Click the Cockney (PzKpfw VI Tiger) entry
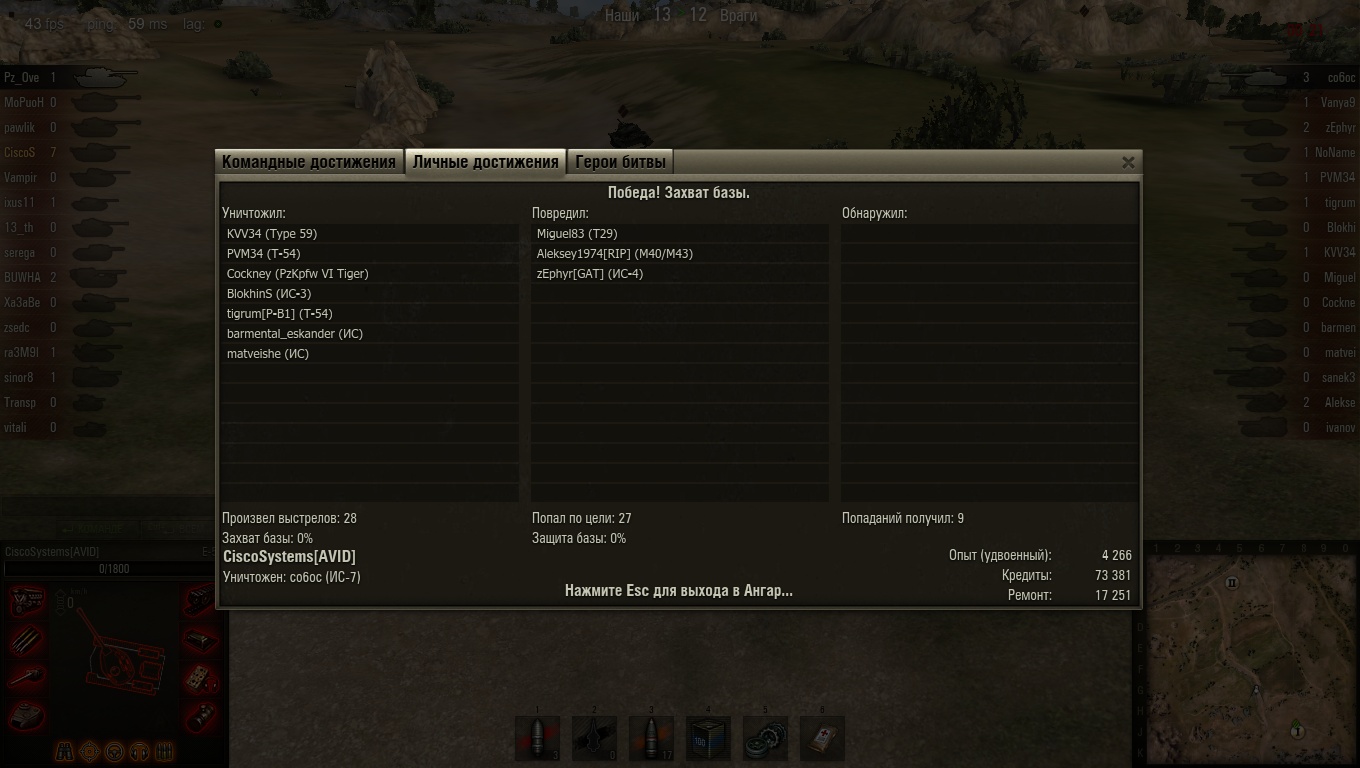 click(x=297, y=274)
